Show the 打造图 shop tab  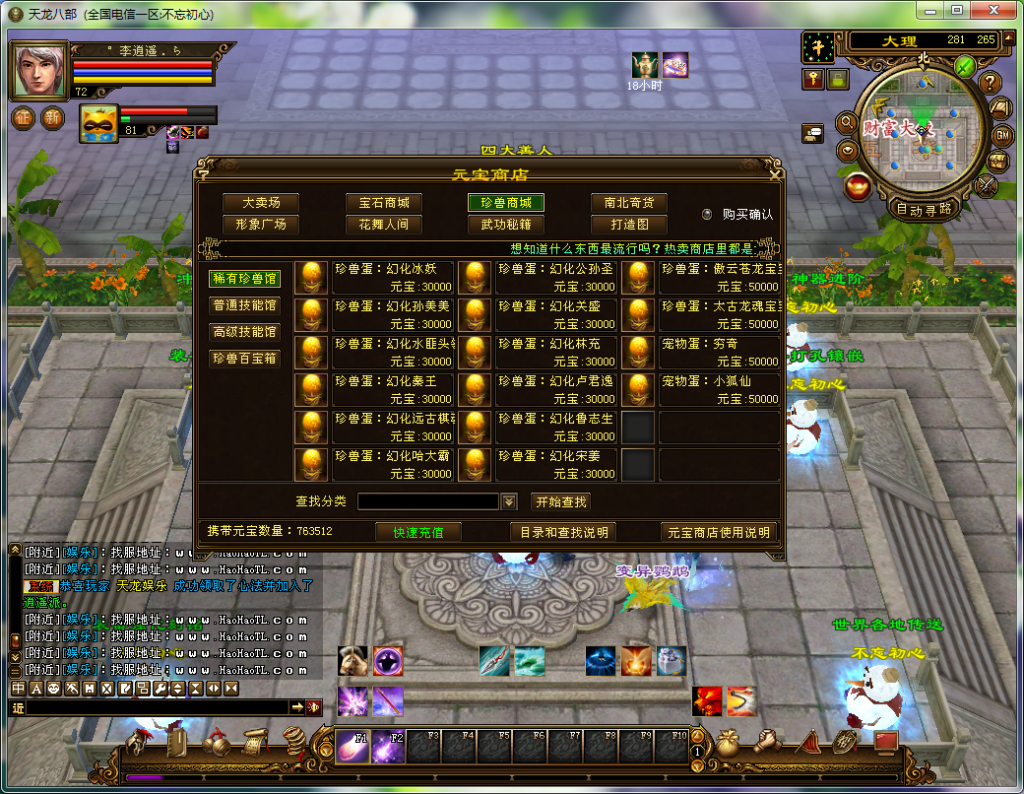[x=629, y=225]
